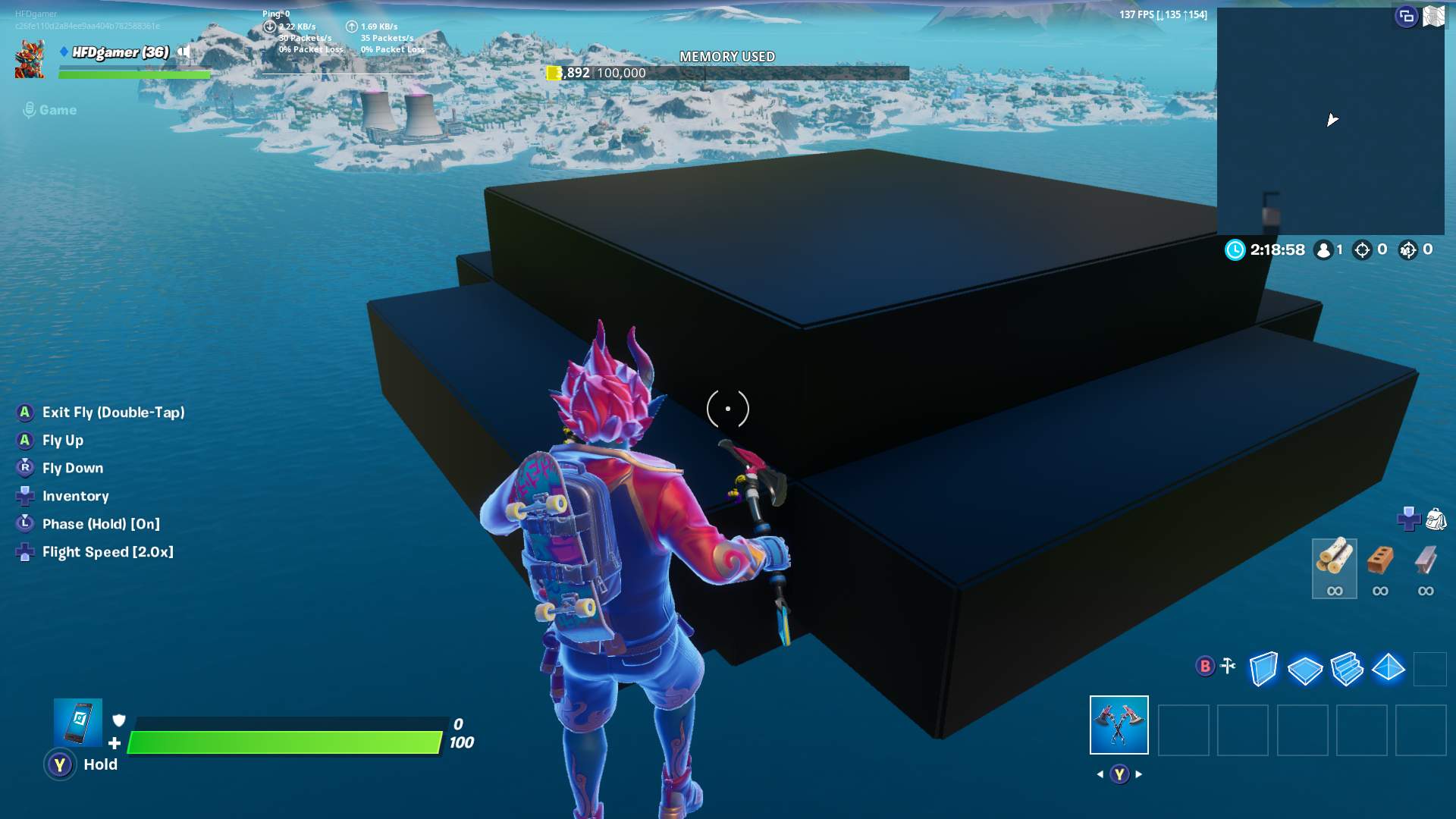Click the Memory Used progress bar
Image resolution: width=1456 pixels, height=819 pixels.
(726, 74)
